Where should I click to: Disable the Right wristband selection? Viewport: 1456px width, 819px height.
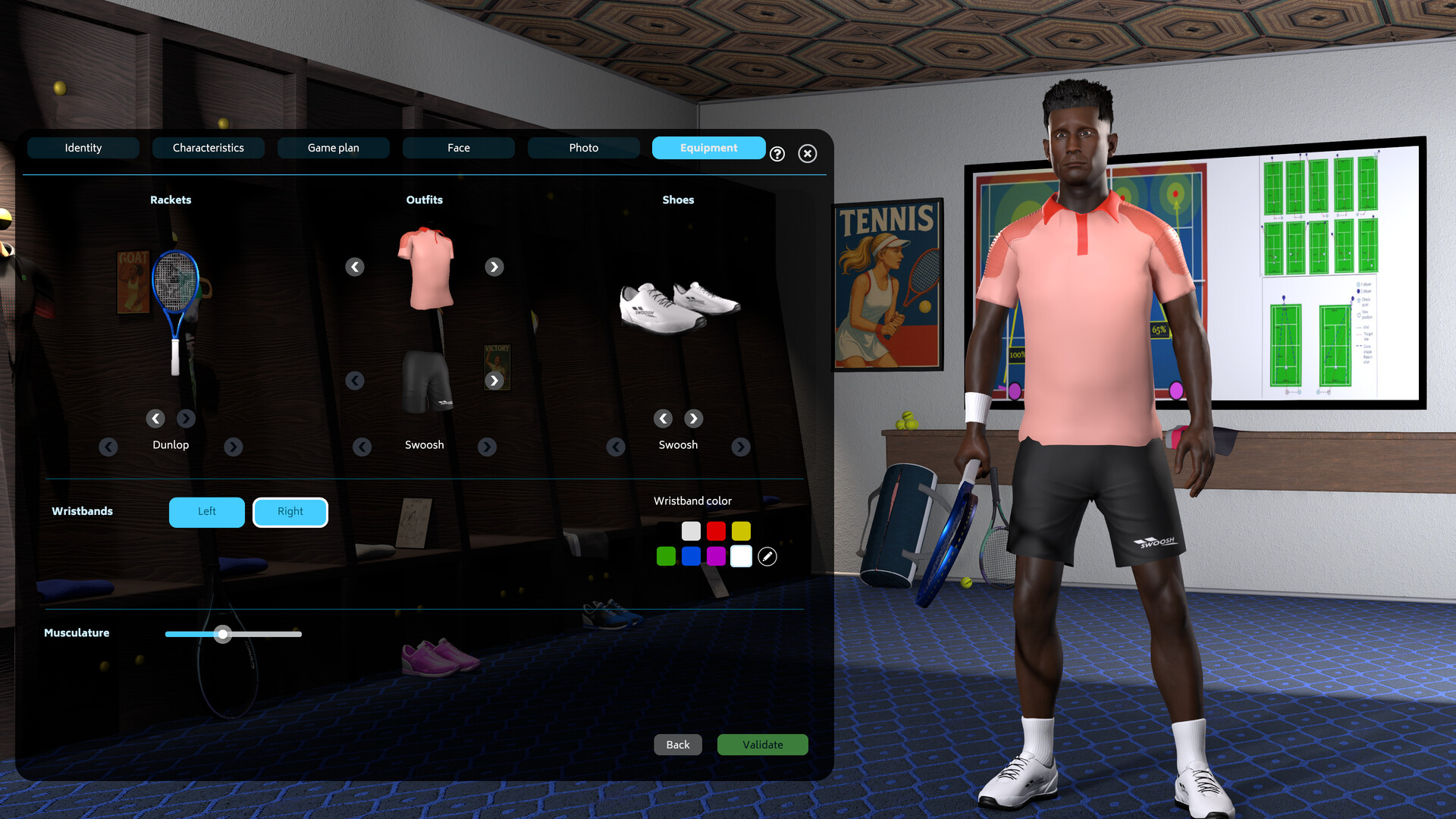tap(290, 512)
